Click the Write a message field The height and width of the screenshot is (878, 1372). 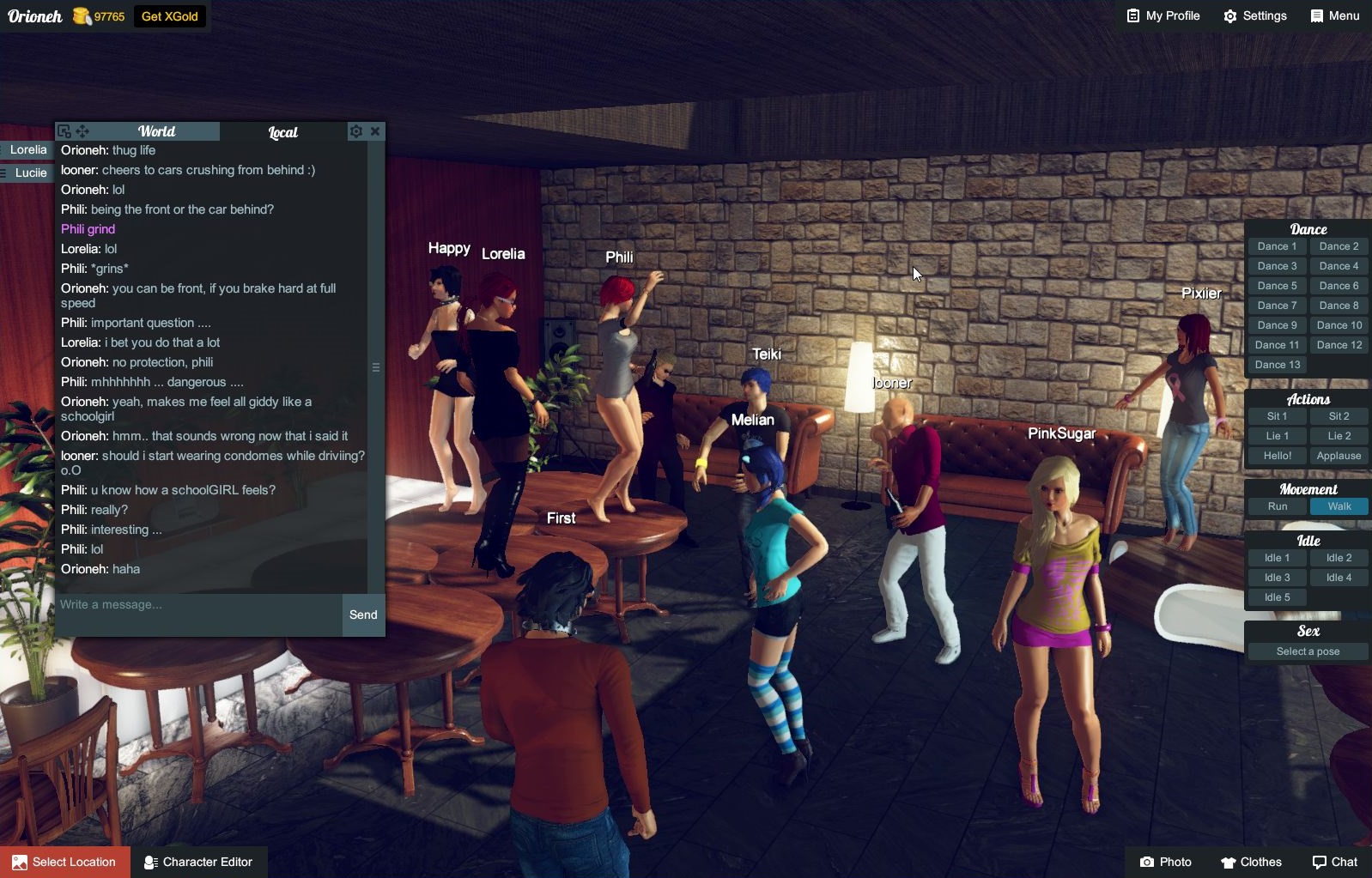click(199, 605)
